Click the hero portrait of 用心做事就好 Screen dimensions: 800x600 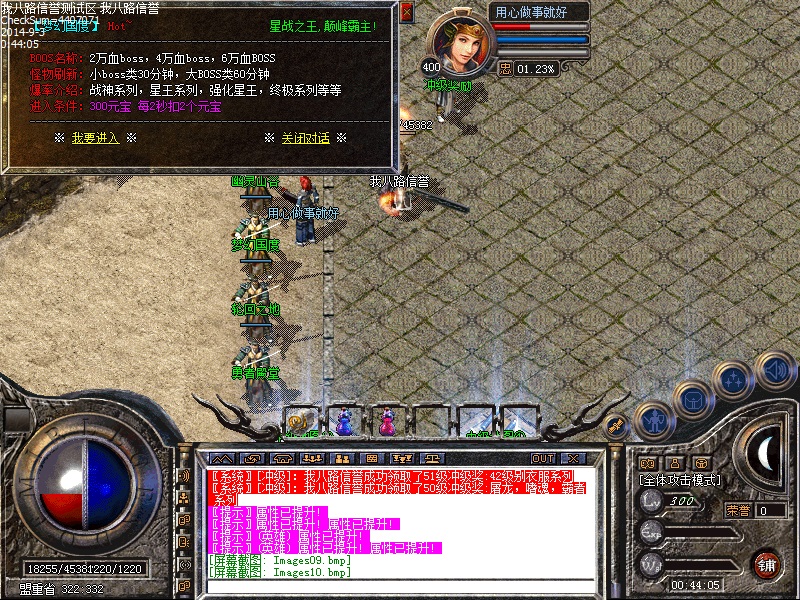point(461,45)
